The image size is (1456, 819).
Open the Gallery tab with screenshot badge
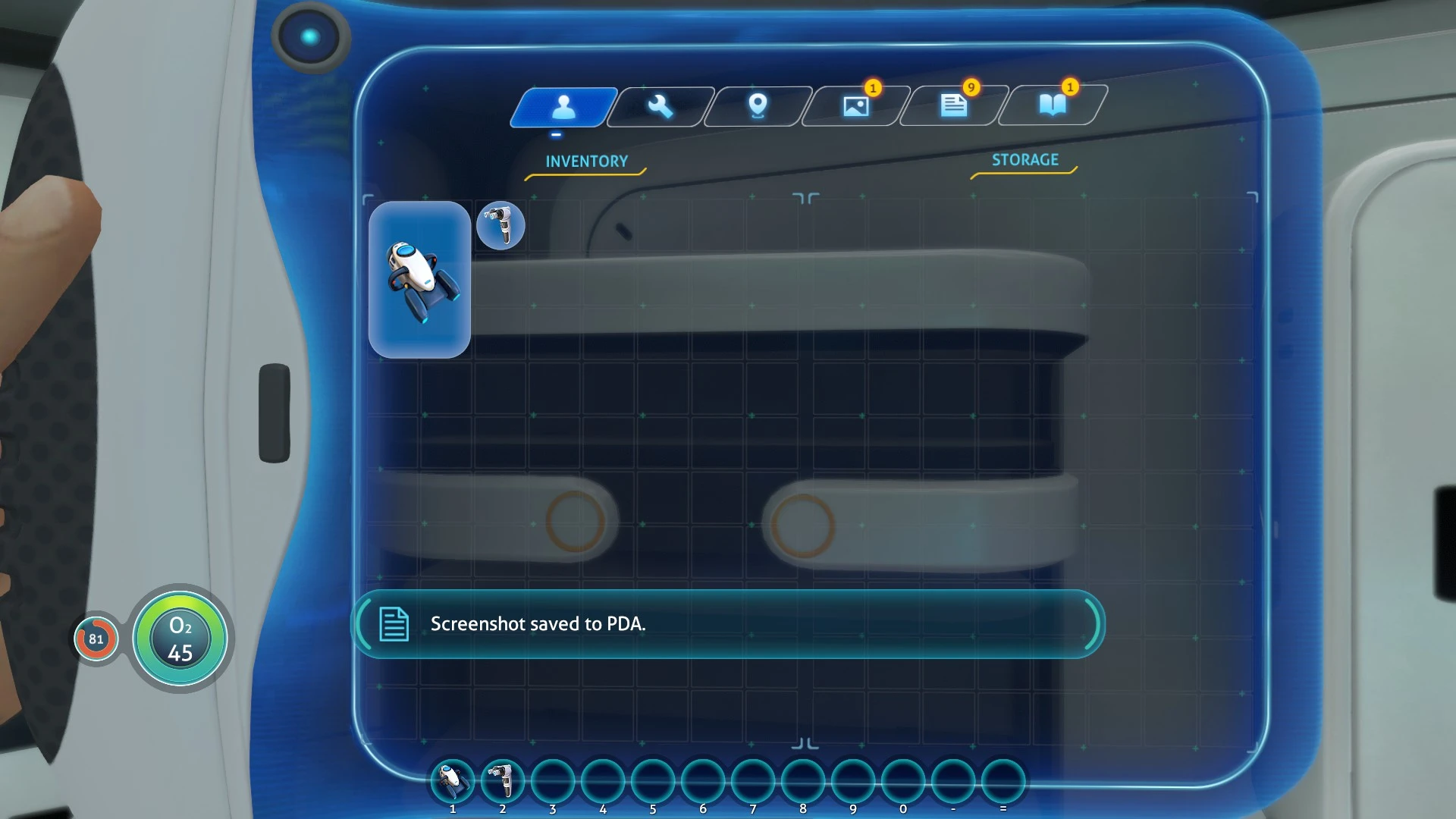point(855,107)
